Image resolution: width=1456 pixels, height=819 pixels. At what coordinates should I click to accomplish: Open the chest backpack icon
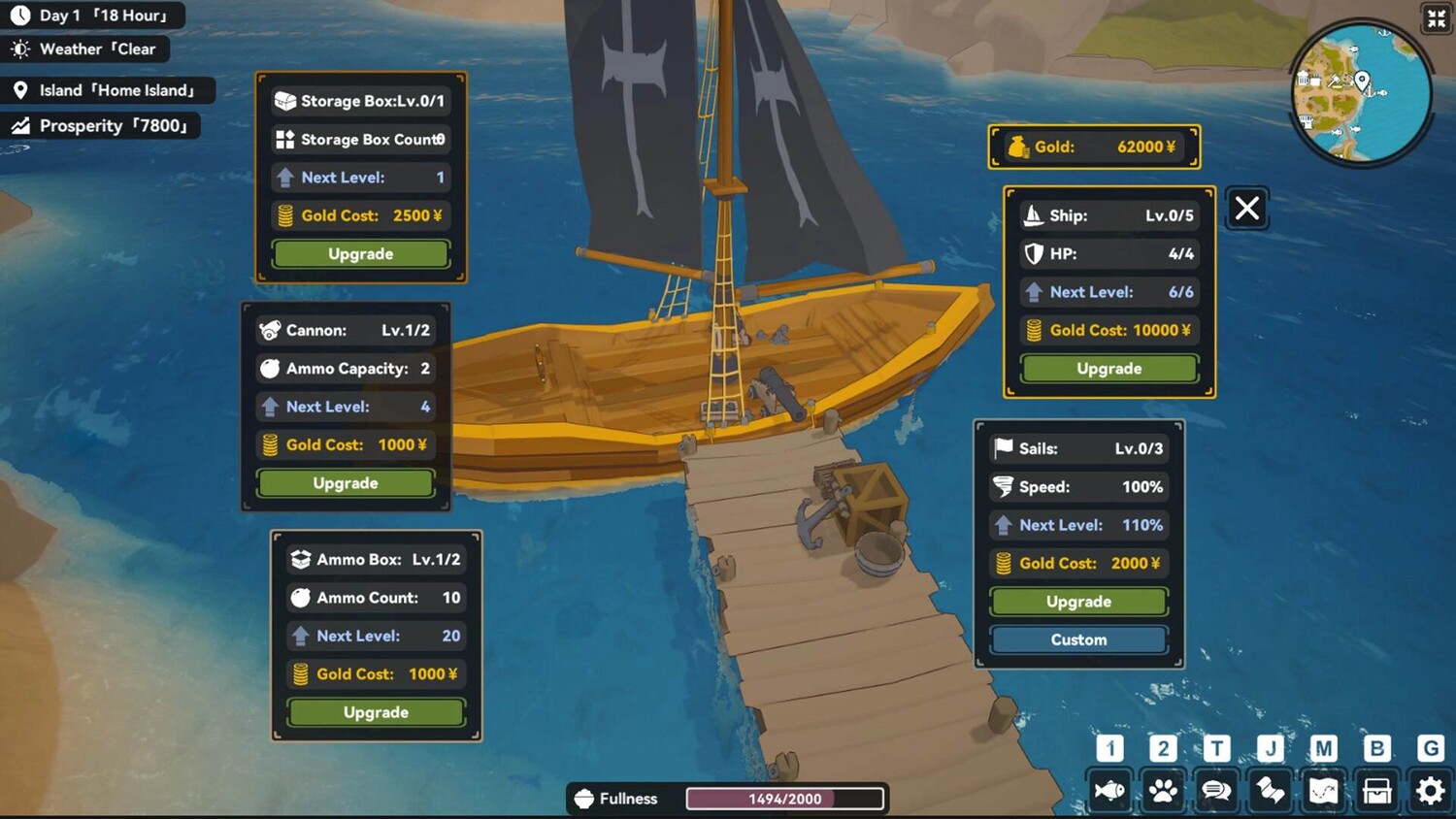1376,792
